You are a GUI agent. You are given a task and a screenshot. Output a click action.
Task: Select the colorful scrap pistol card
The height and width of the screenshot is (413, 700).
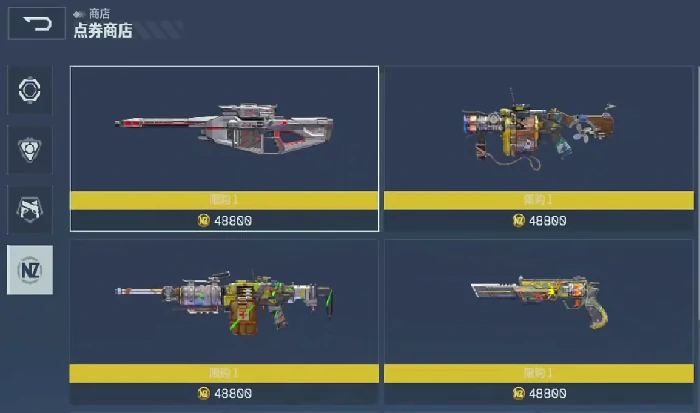(539, 303)
